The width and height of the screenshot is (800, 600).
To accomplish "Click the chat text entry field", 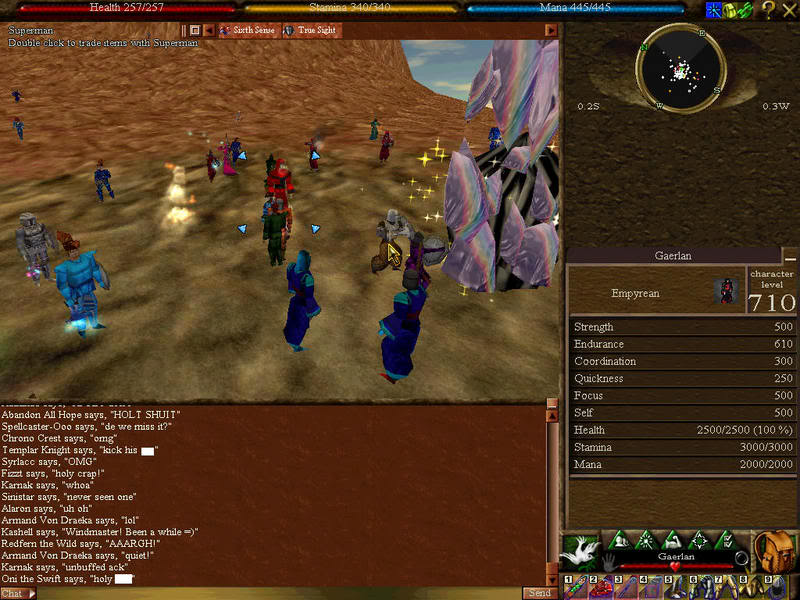I will click(280, 593).
